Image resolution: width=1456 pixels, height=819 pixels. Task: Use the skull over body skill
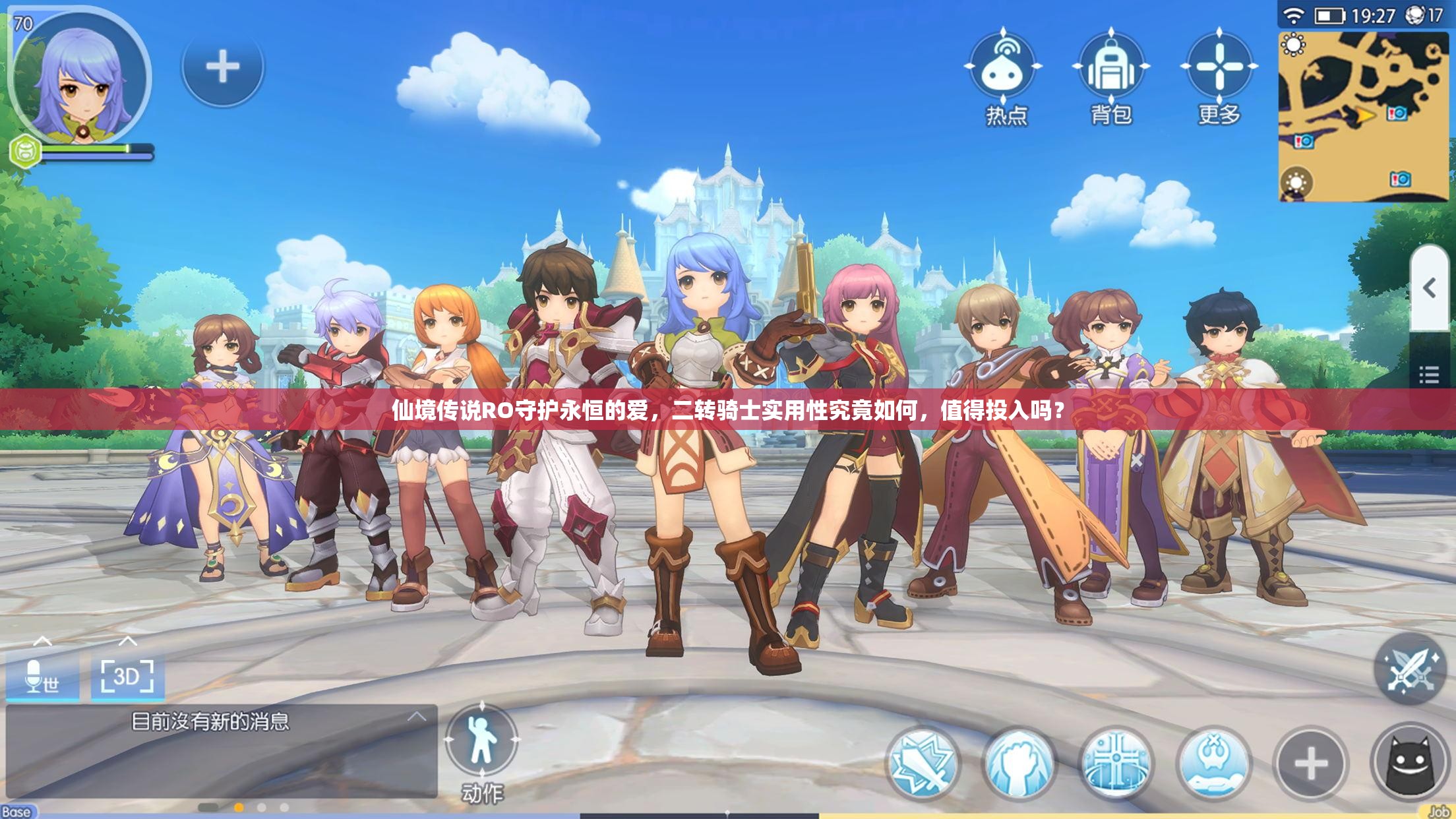(1213, 764)
